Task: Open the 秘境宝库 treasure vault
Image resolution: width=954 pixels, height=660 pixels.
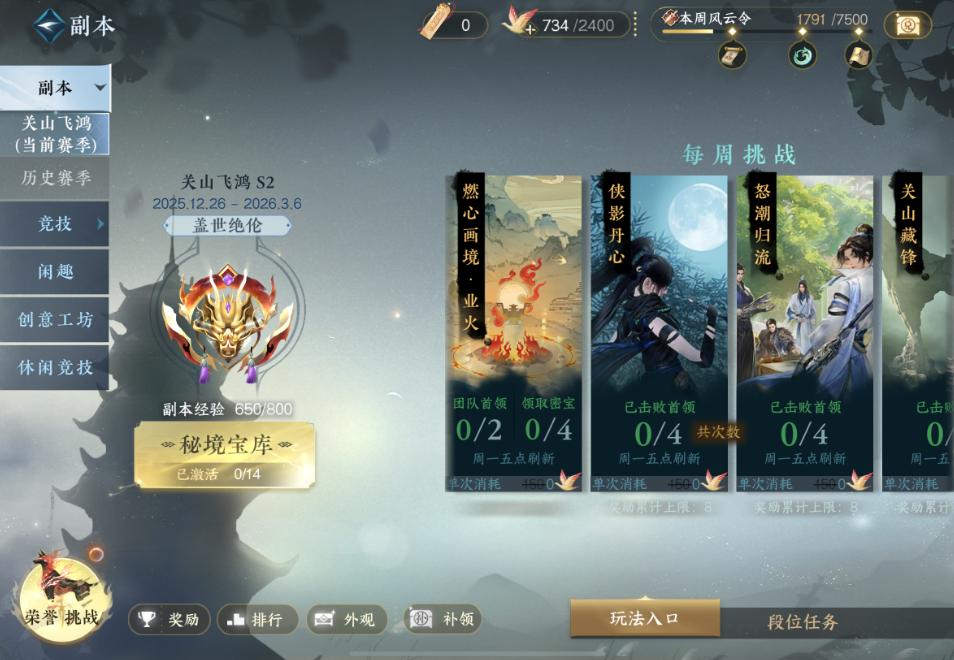Action: pyautogui.click(x=225, y=455)
